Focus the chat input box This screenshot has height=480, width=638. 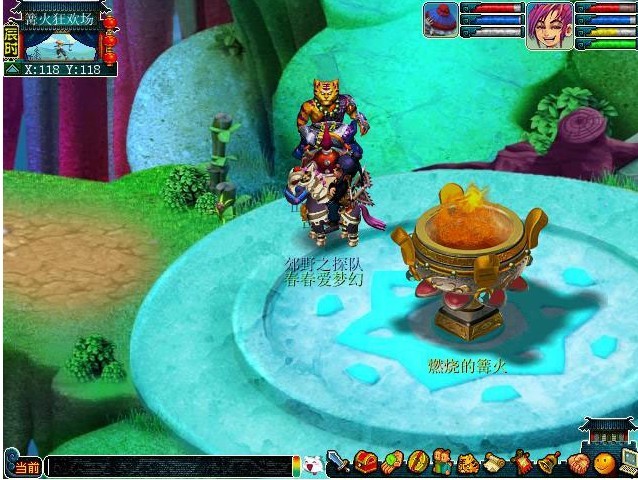[168, 466]
